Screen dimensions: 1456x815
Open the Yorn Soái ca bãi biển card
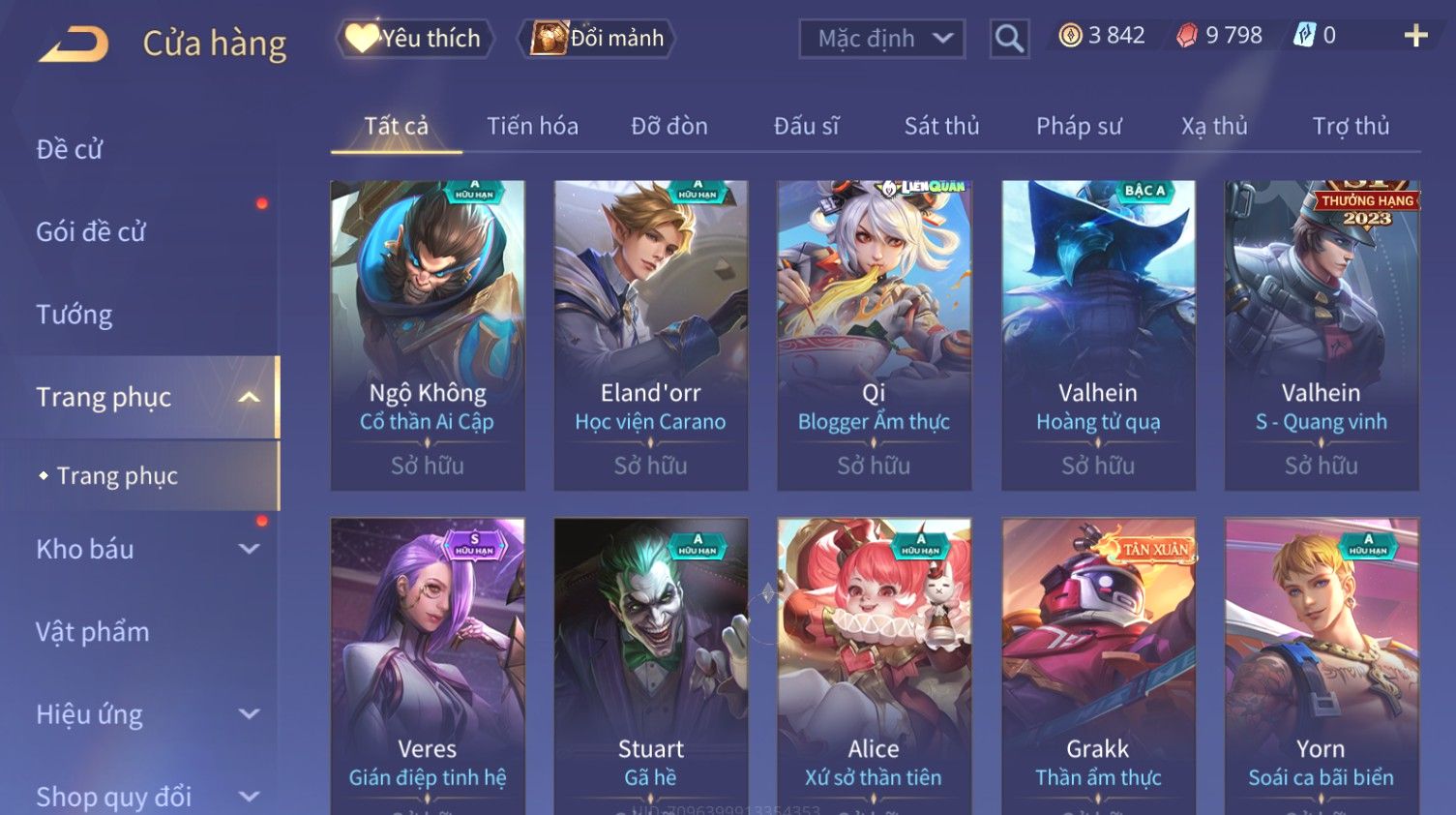[1321, 666]
